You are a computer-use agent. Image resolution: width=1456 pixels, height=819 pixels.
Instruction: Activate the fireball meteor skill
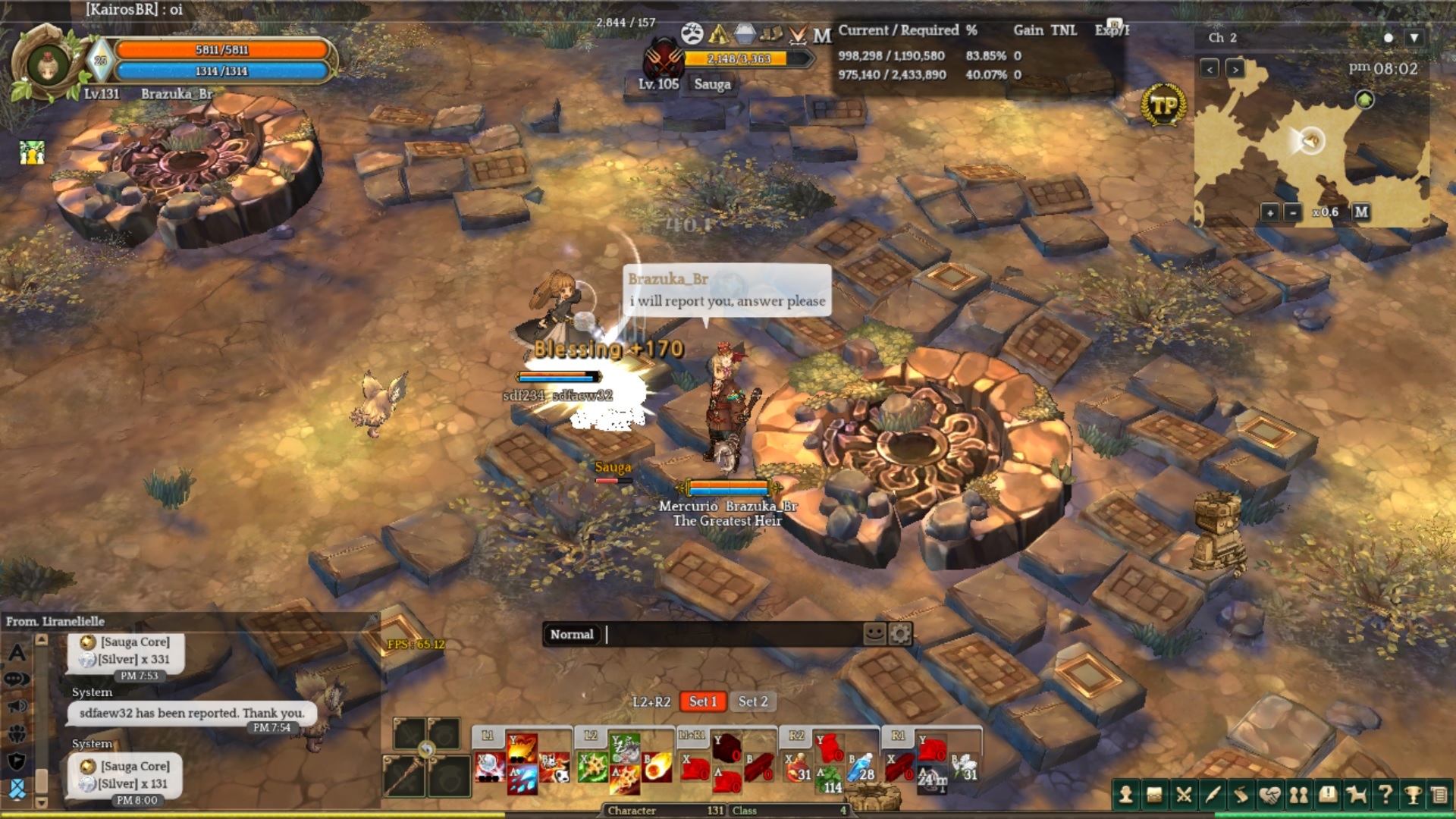coord(657,767)
